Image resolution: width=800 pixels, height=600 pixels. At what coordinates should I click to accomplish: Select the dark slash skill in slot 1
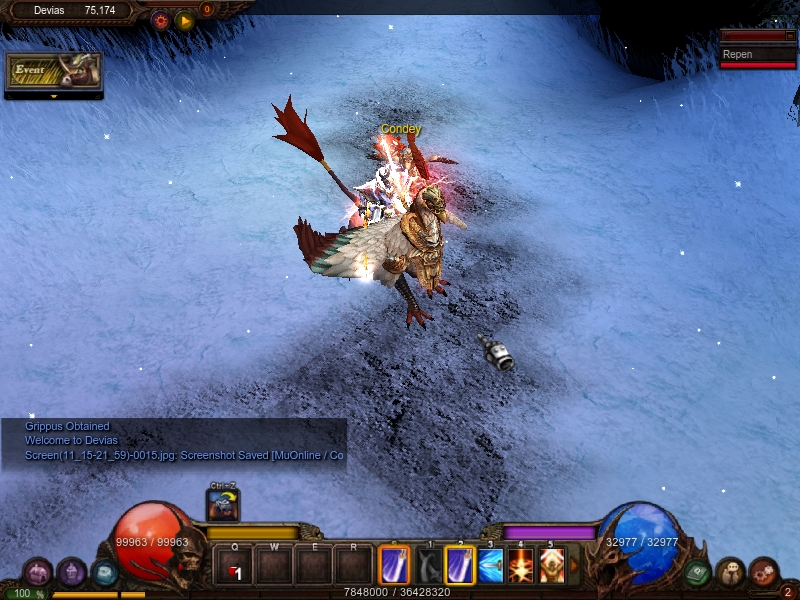(429, 565)
